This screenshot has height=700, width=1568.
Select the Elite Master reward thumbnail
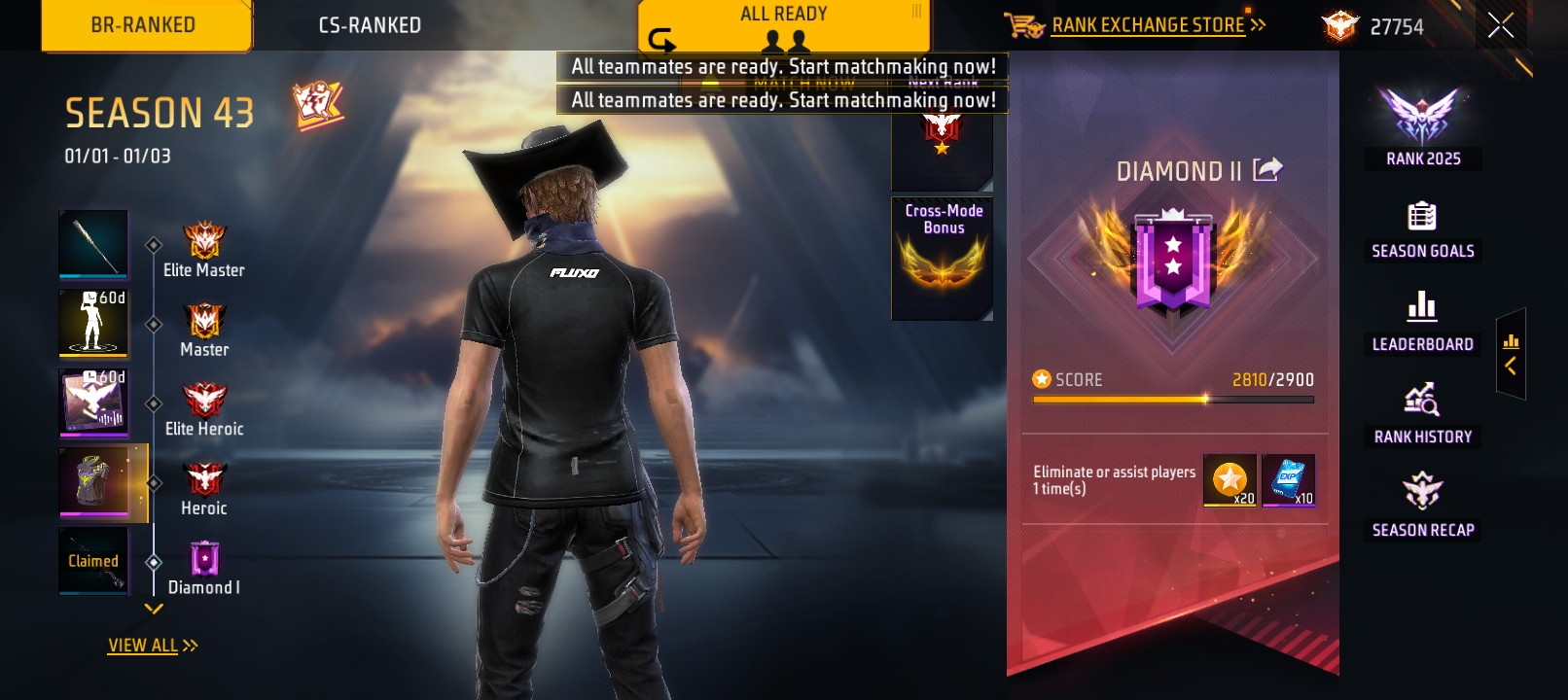(93, 244)
